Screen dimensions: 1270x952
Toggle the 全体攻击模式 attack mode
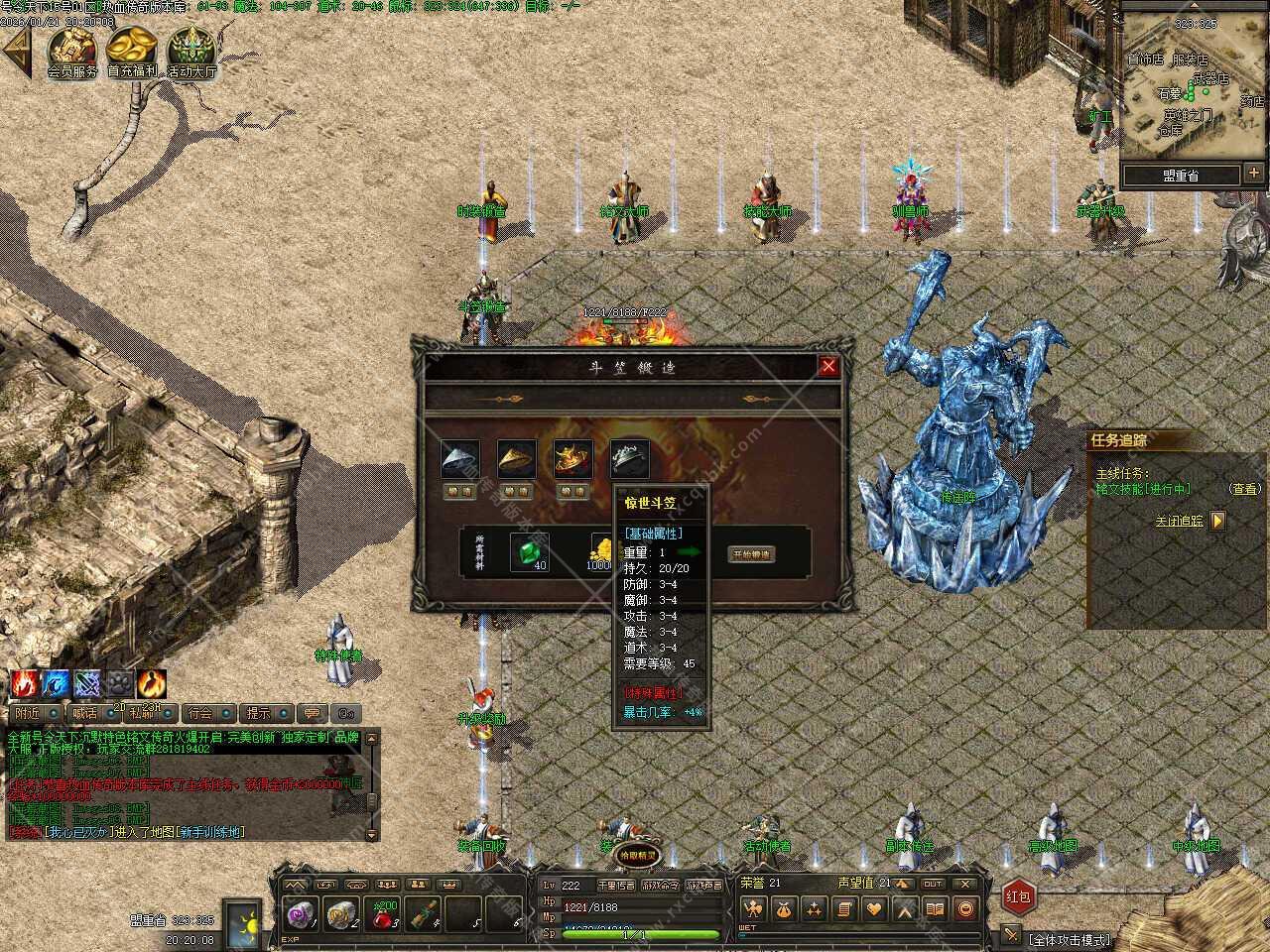pos(1070,939)
